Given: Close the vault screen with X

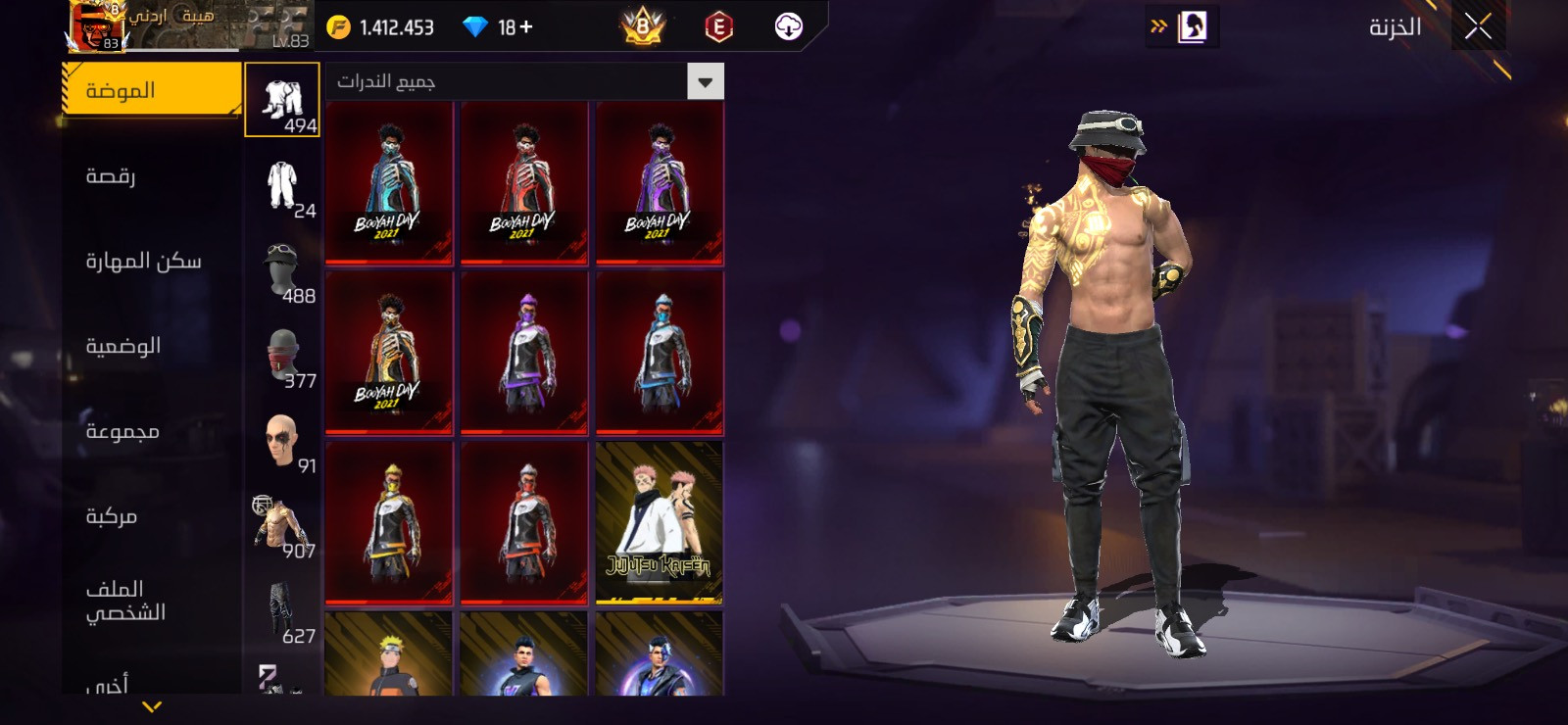Looking at the screenshot, I should click(1478, 26).
